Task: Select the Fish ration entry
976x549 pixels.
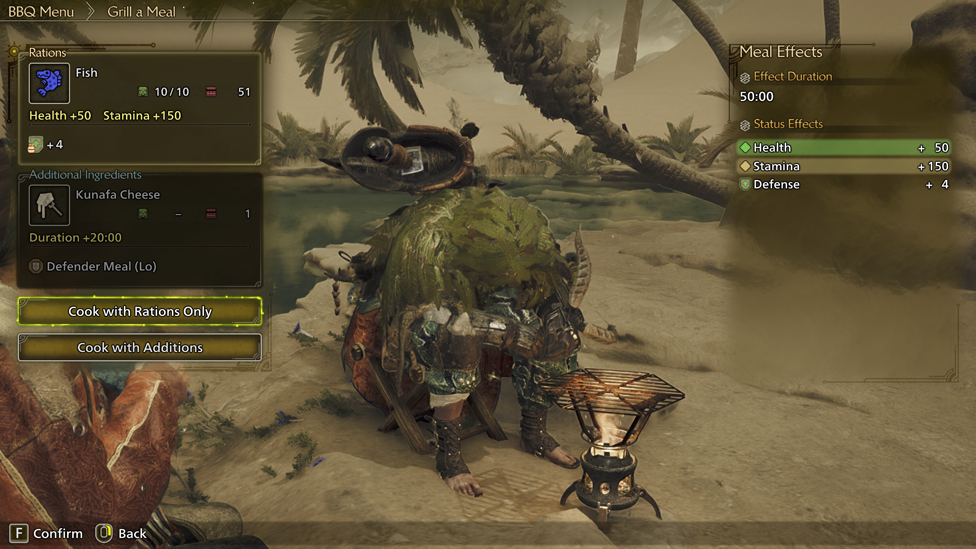Action: [140, 84]
